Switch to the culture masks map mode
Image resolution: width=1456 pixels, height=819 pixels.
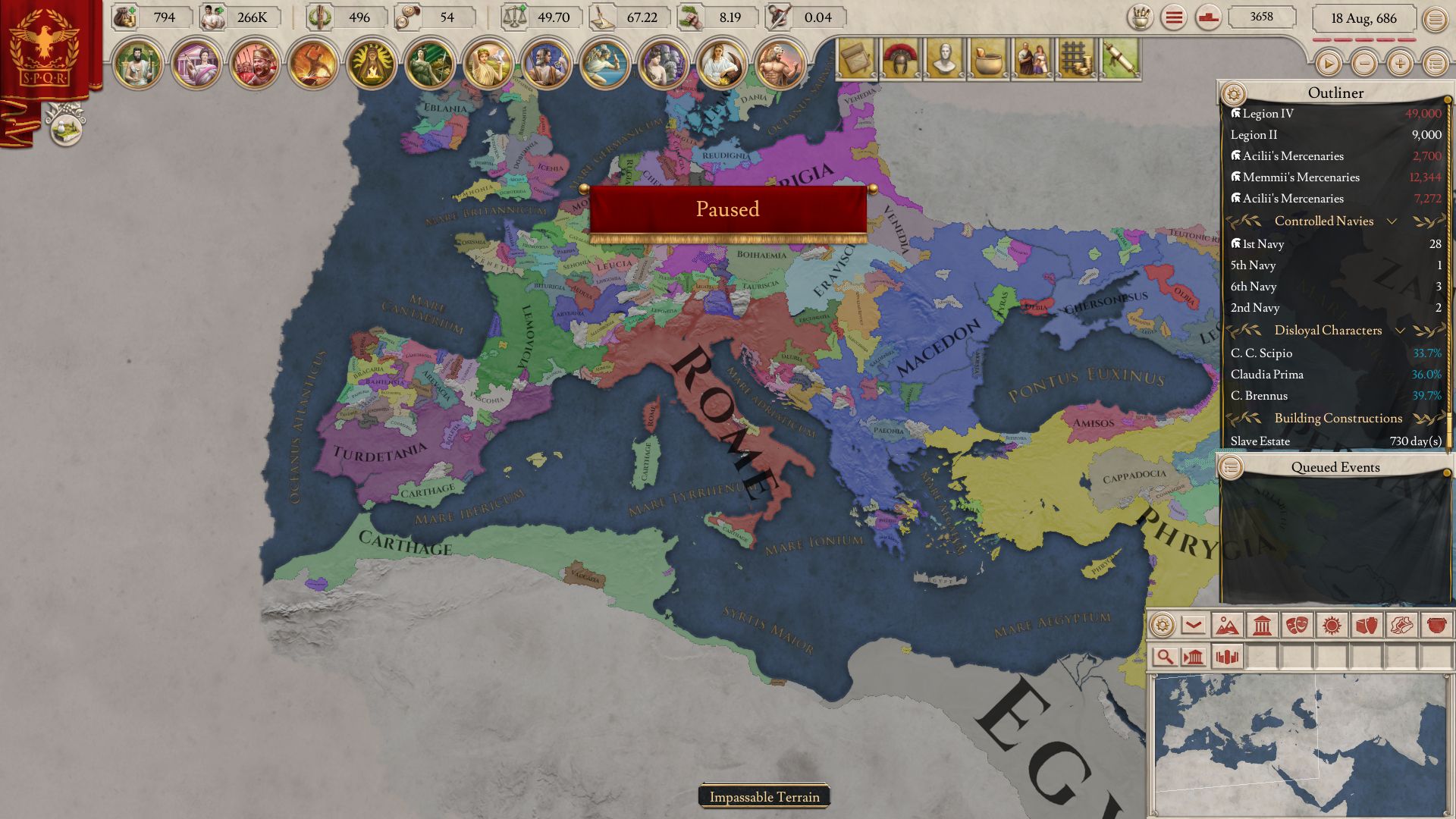[1297, 626]
